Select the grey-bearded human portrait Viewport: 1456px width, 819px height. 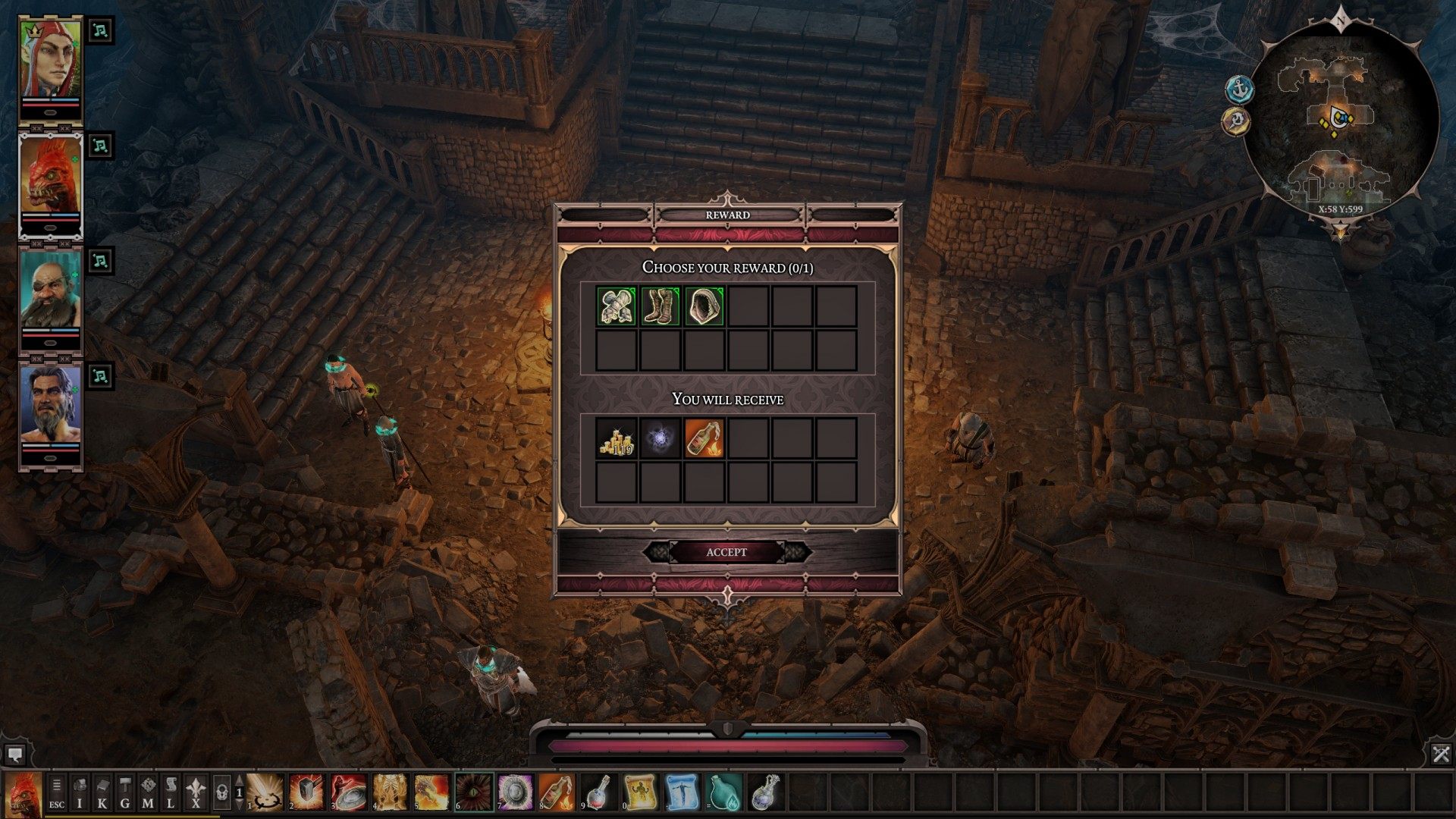click(x=51, y=415)
